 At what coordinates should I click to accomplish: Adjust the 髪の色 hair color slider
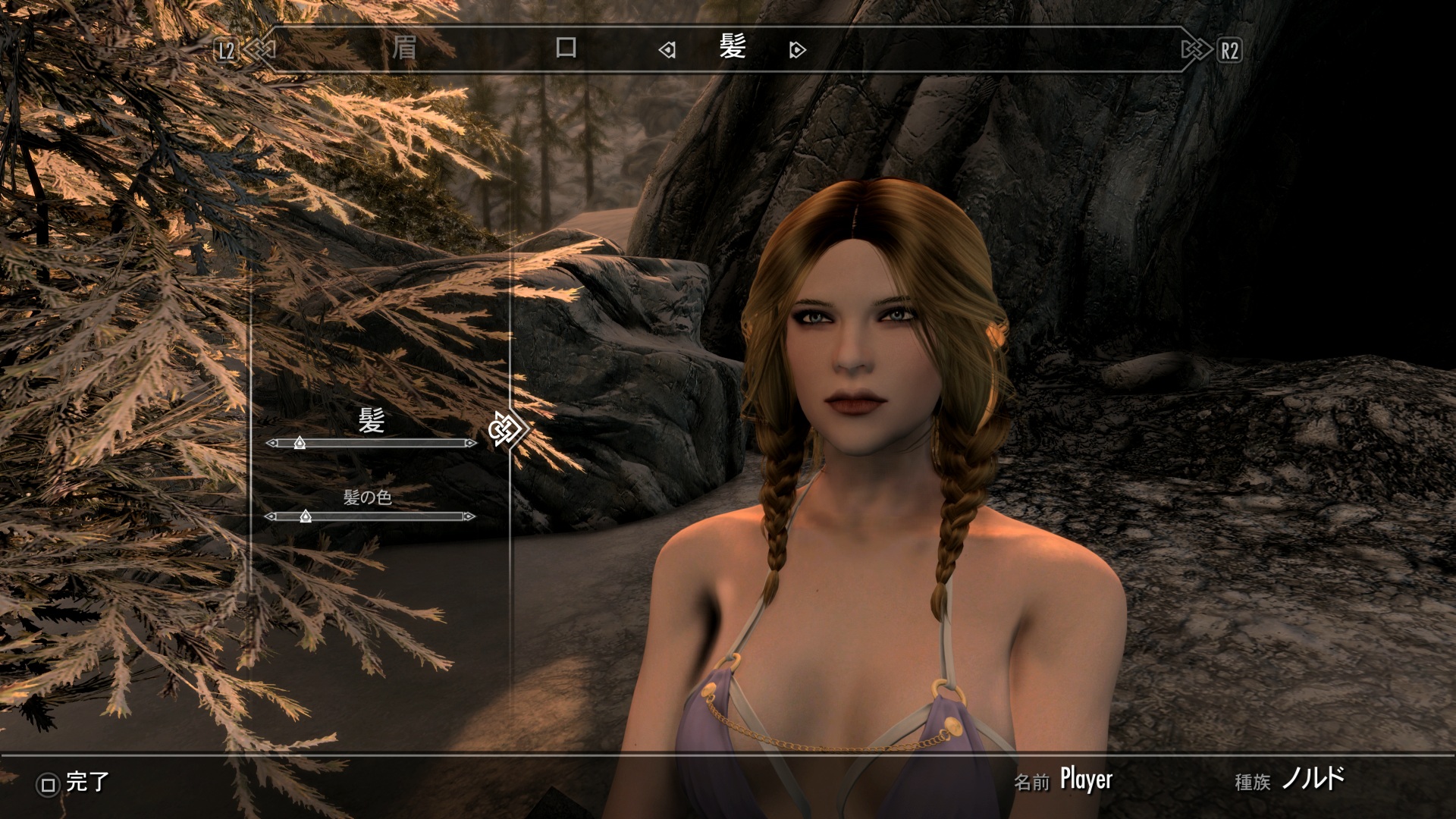[x=306, y=517]
